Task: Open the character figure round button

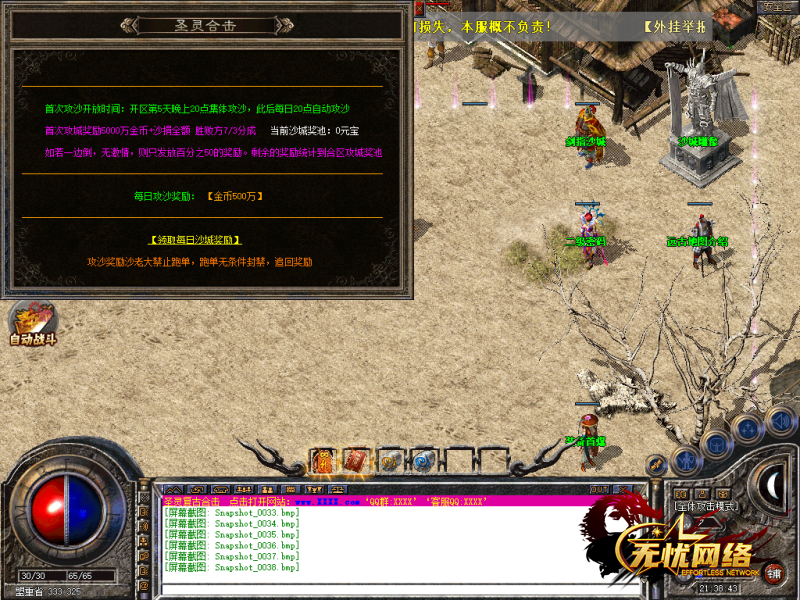Action: 685,461
